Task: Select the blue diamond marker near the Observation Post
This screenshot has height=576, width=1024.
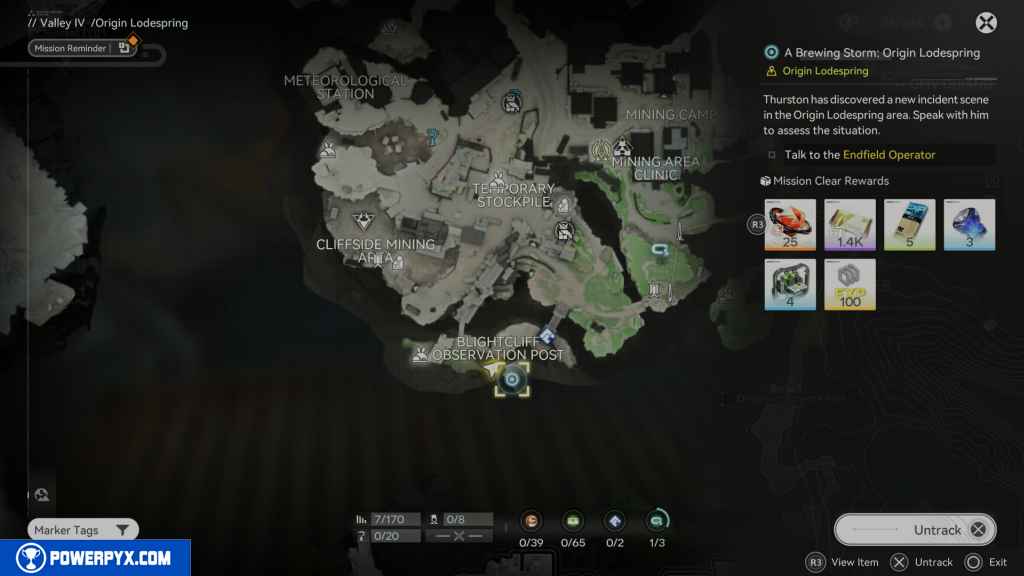Action: pyautogui.click(x=548, y=336)
